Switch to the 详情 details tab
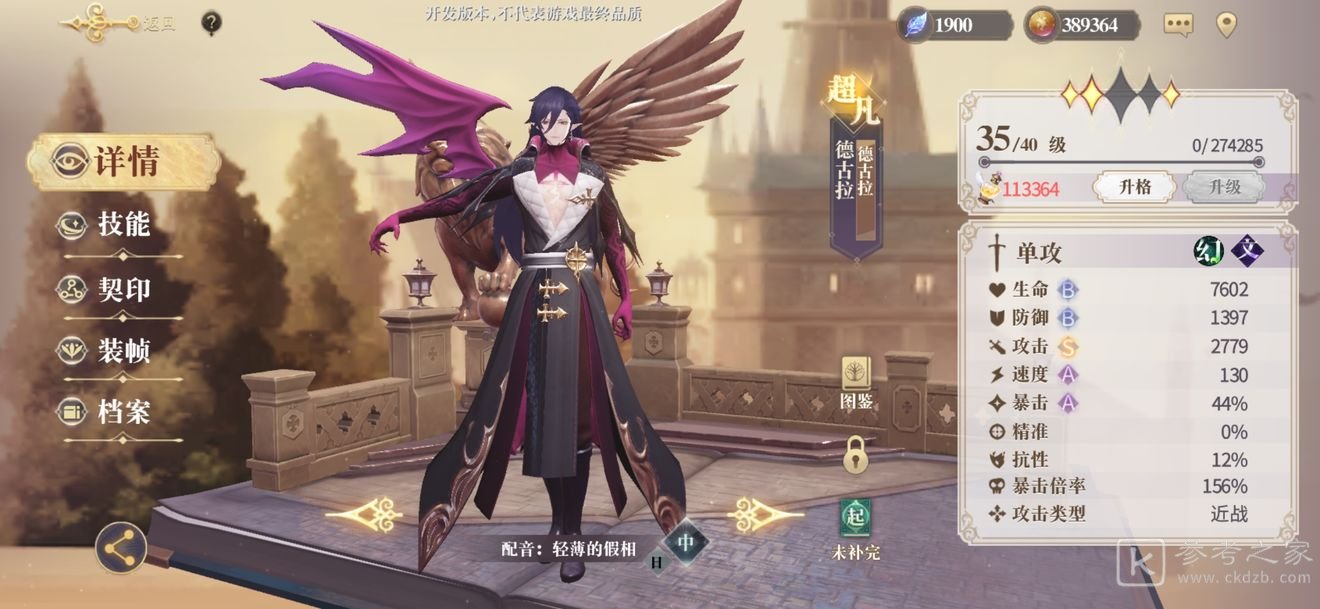Viewport: 1320px width, 609px height. 123,162
